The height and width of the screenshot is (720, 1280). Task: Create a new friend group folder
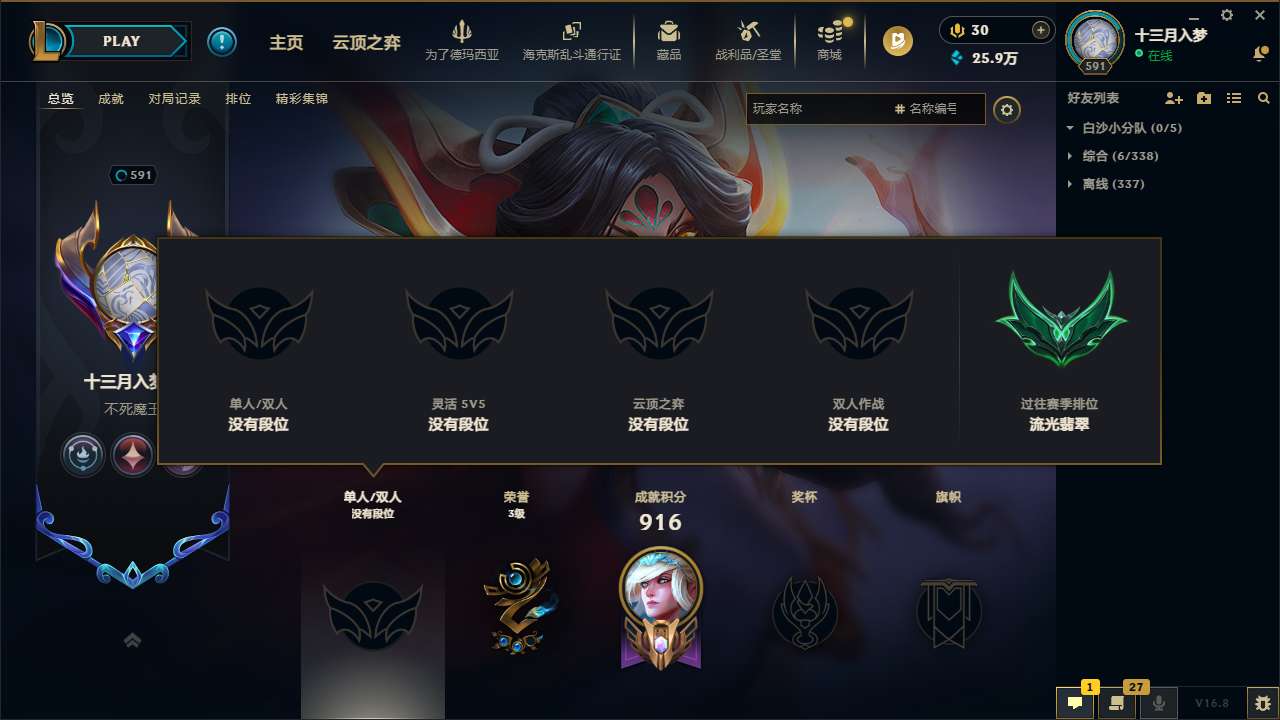(x=1203, y=97)
